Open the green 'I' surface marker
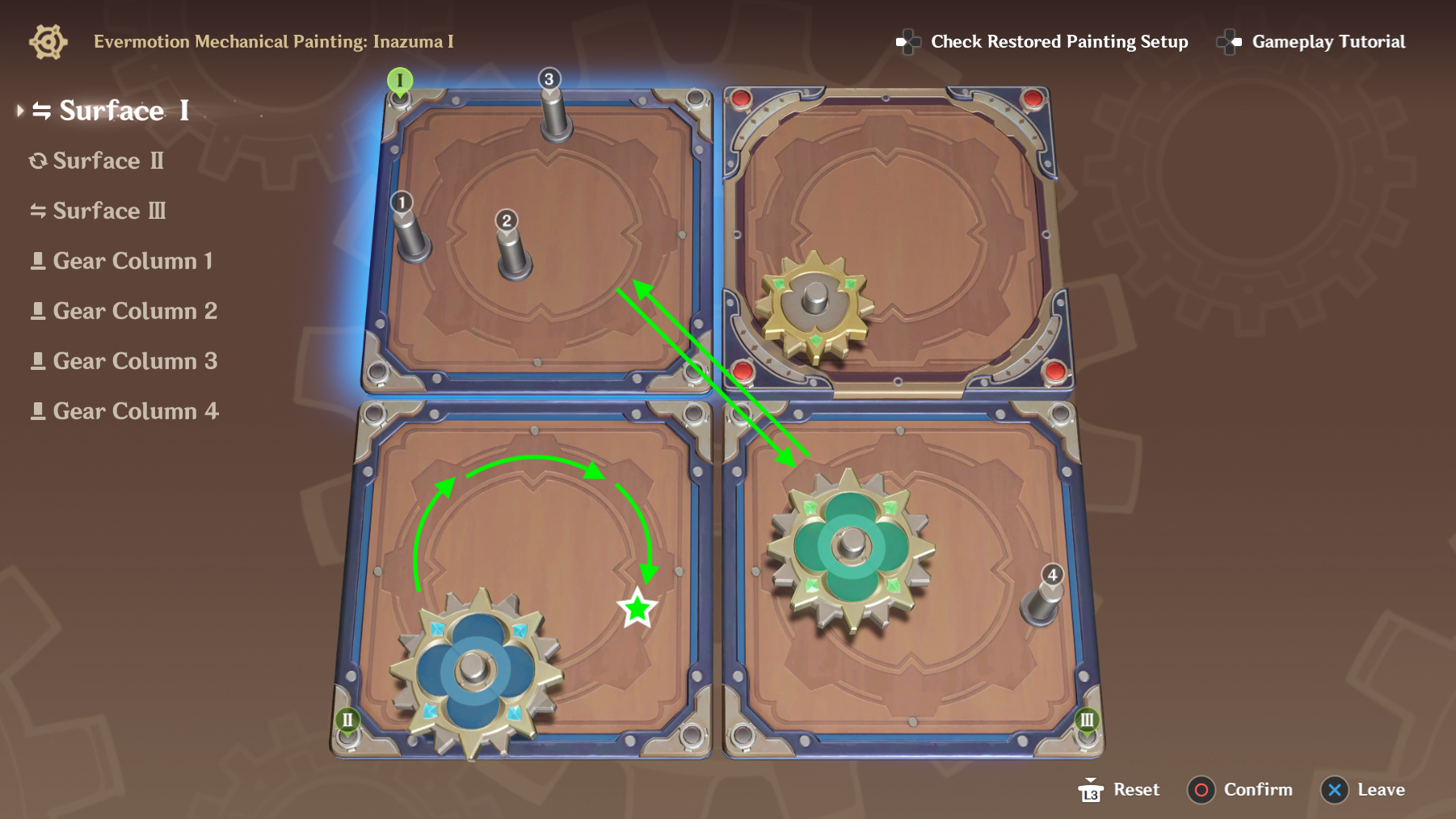1456x819 pixels. click(399, 81)
